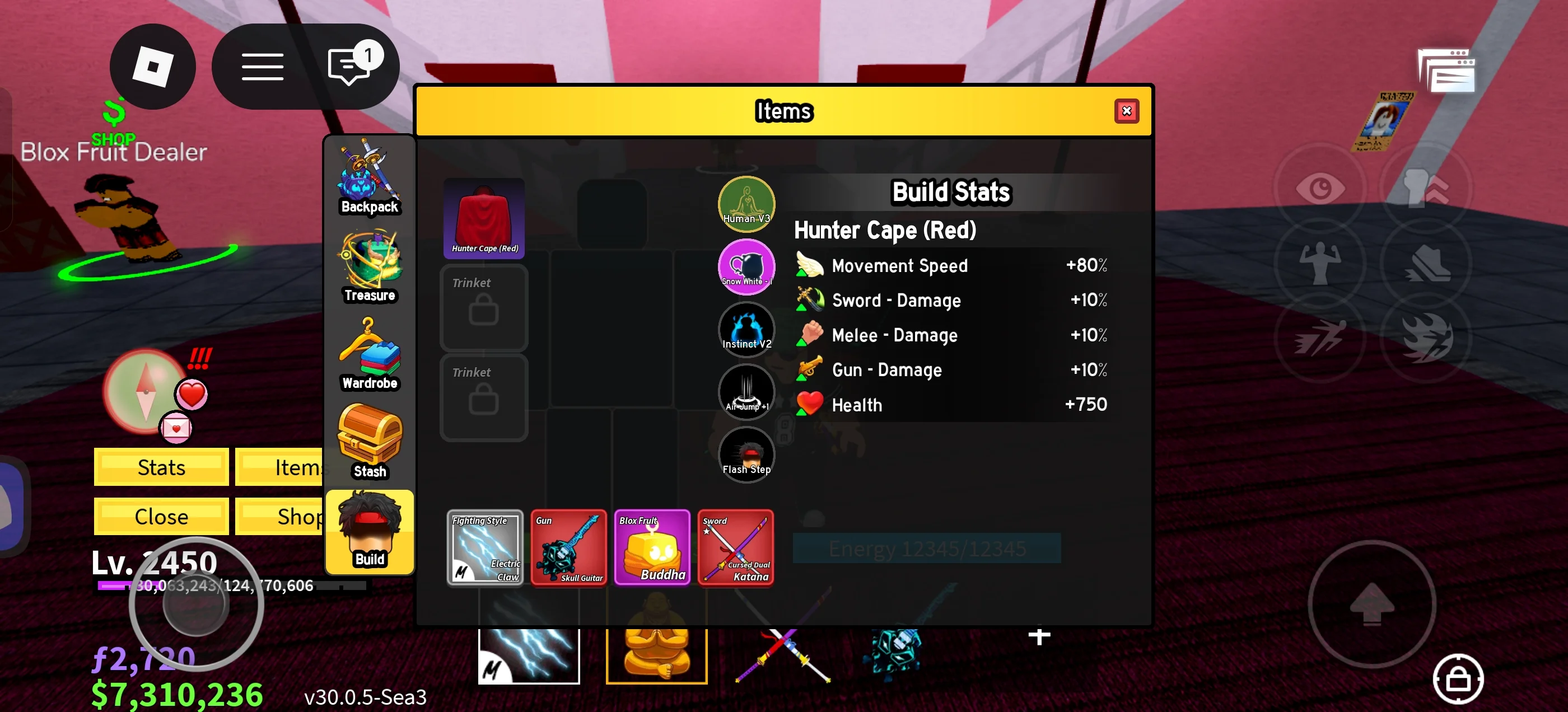1568x712 pixels.
Task: Select the Air Jump +1 icon
Action: coord(746,392)
